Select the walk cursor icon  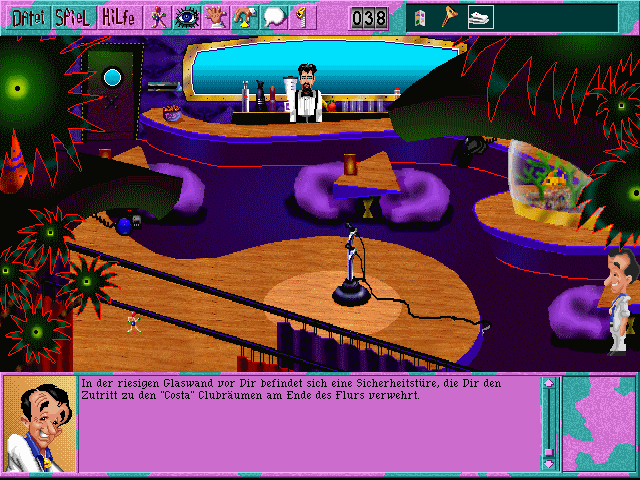159,17
